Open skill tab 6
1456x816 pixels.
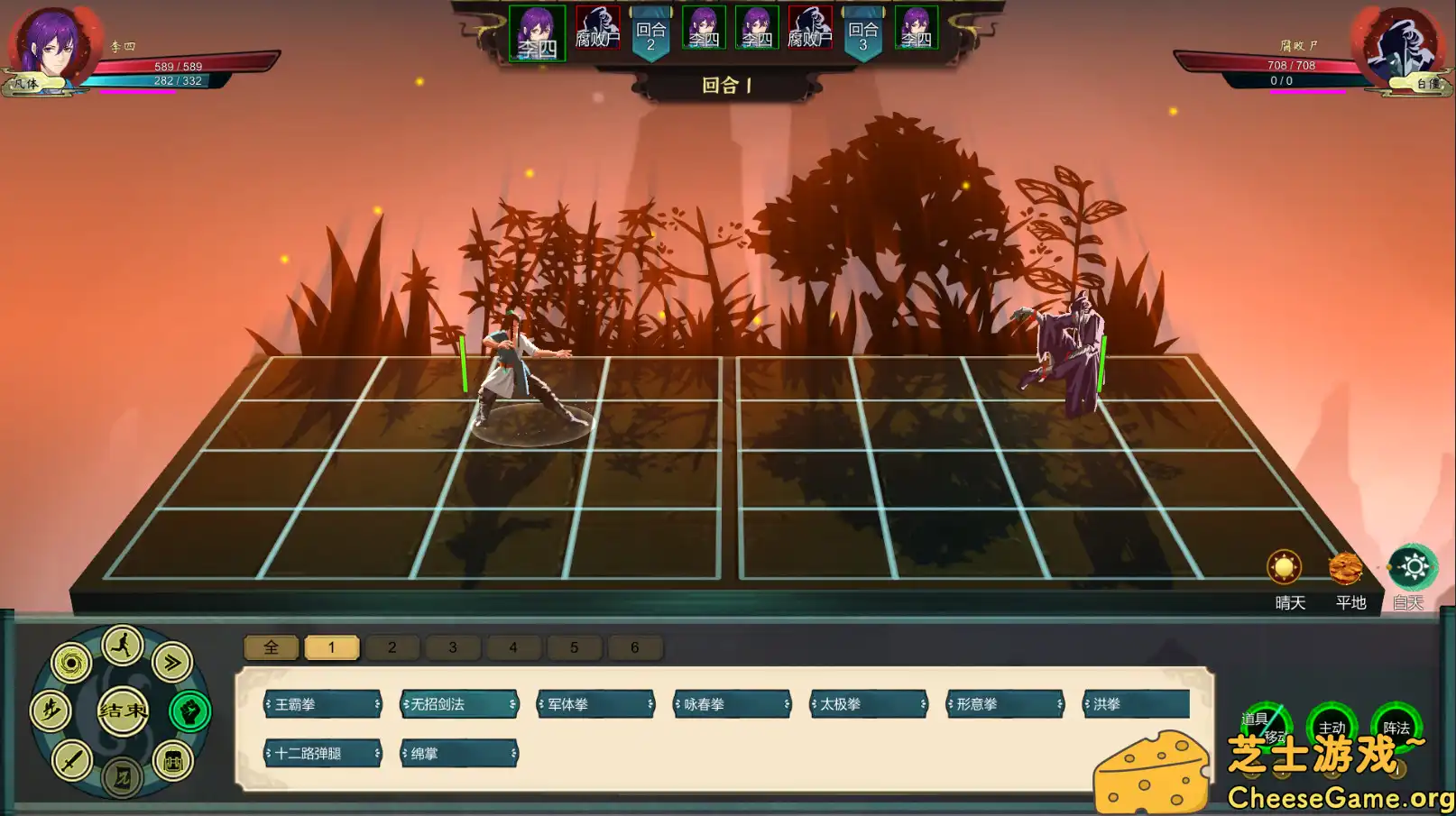(x=634, y=647)
